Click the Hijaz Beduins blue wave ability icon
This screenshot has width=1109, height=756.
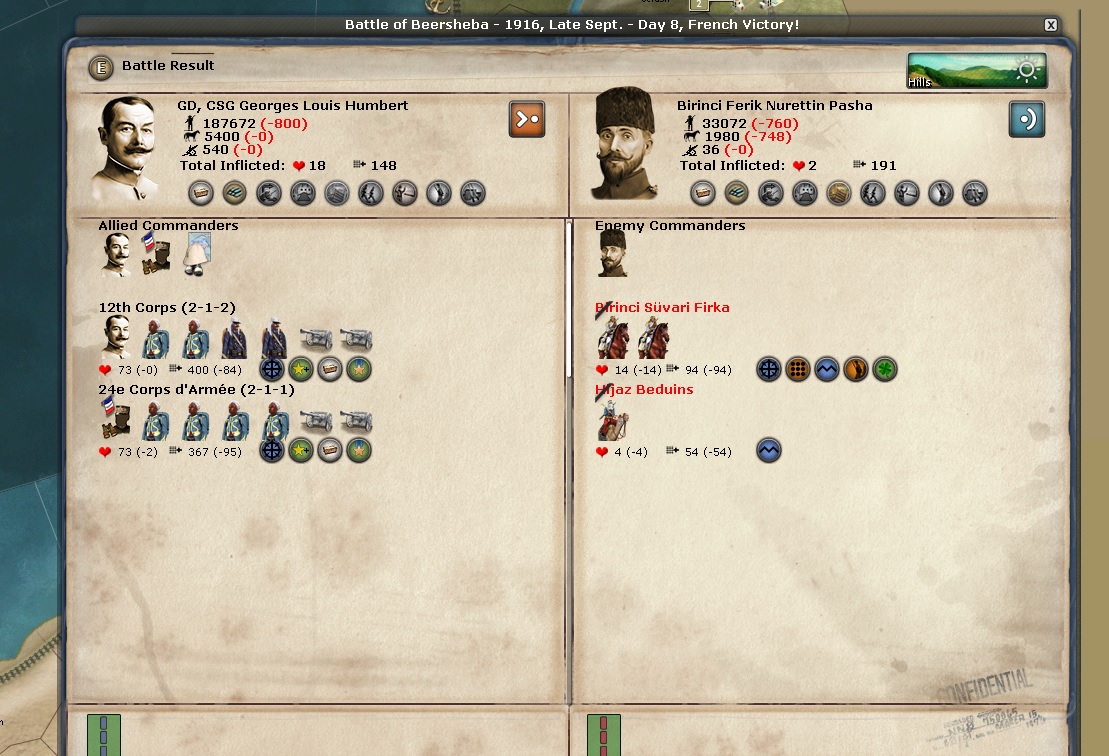768,451
